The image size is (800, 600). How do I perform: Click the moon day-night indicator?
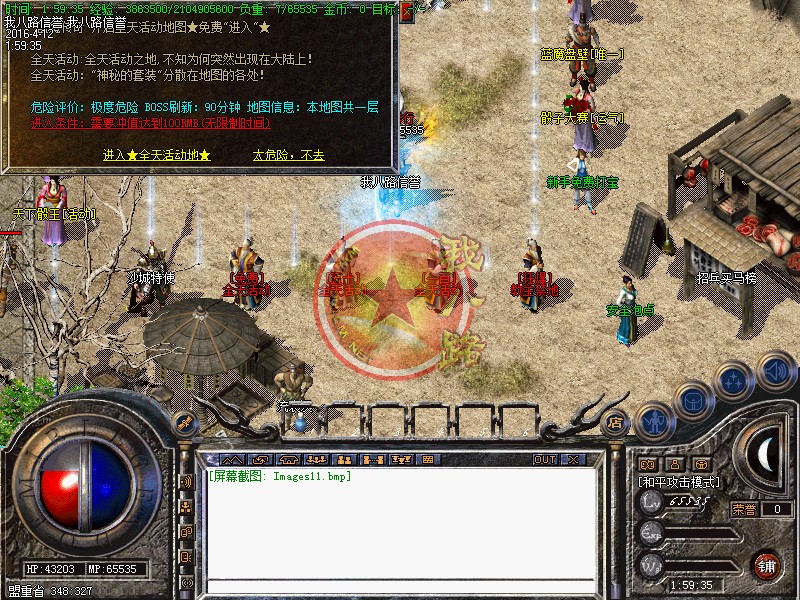click(765, 454)
